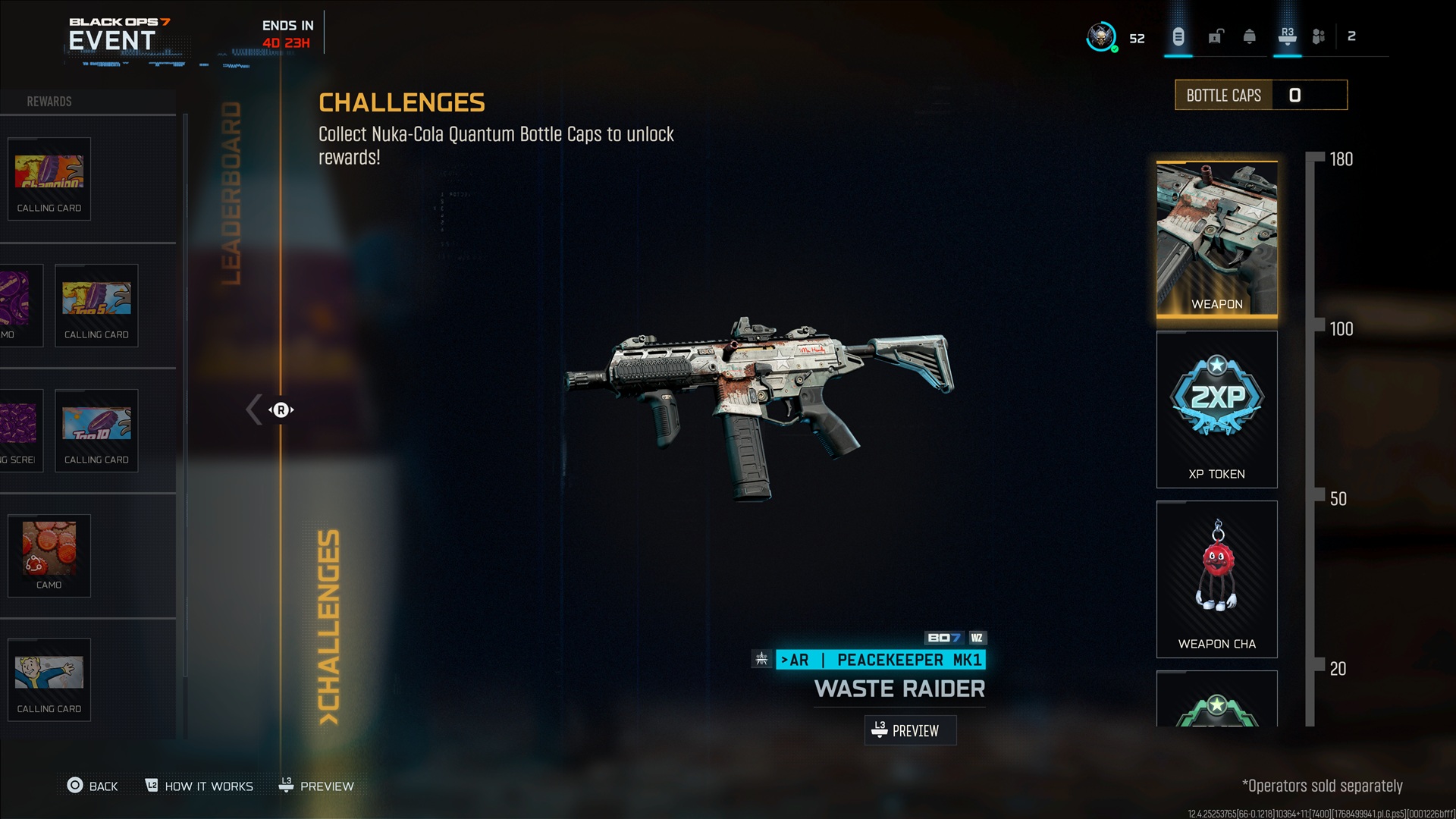Select the Weapon Charm bottle cap reward
The width and height of the screenshot is (1456, 819).
(x=1216, y=579)
